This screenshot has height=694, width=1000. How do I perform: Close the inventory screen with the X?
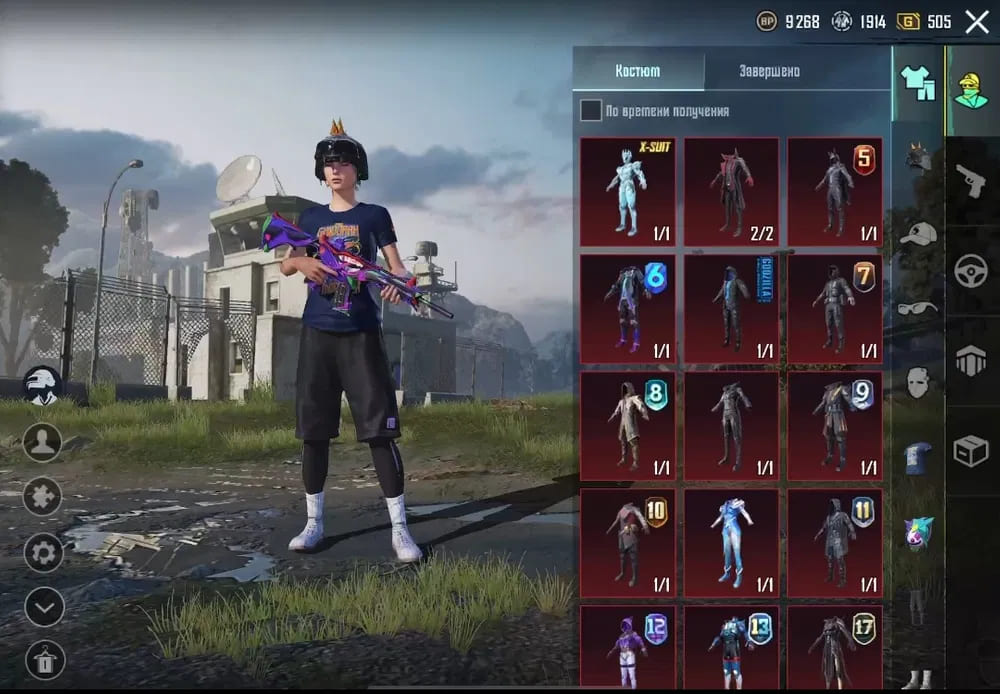tap(976, 22)
